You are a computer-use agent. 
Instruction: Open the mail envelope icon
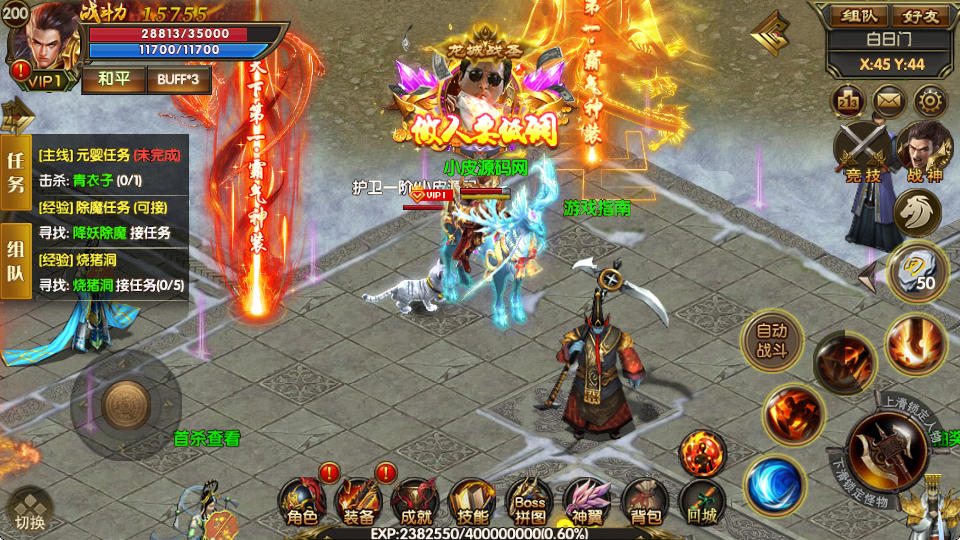[x=889, y=100]
